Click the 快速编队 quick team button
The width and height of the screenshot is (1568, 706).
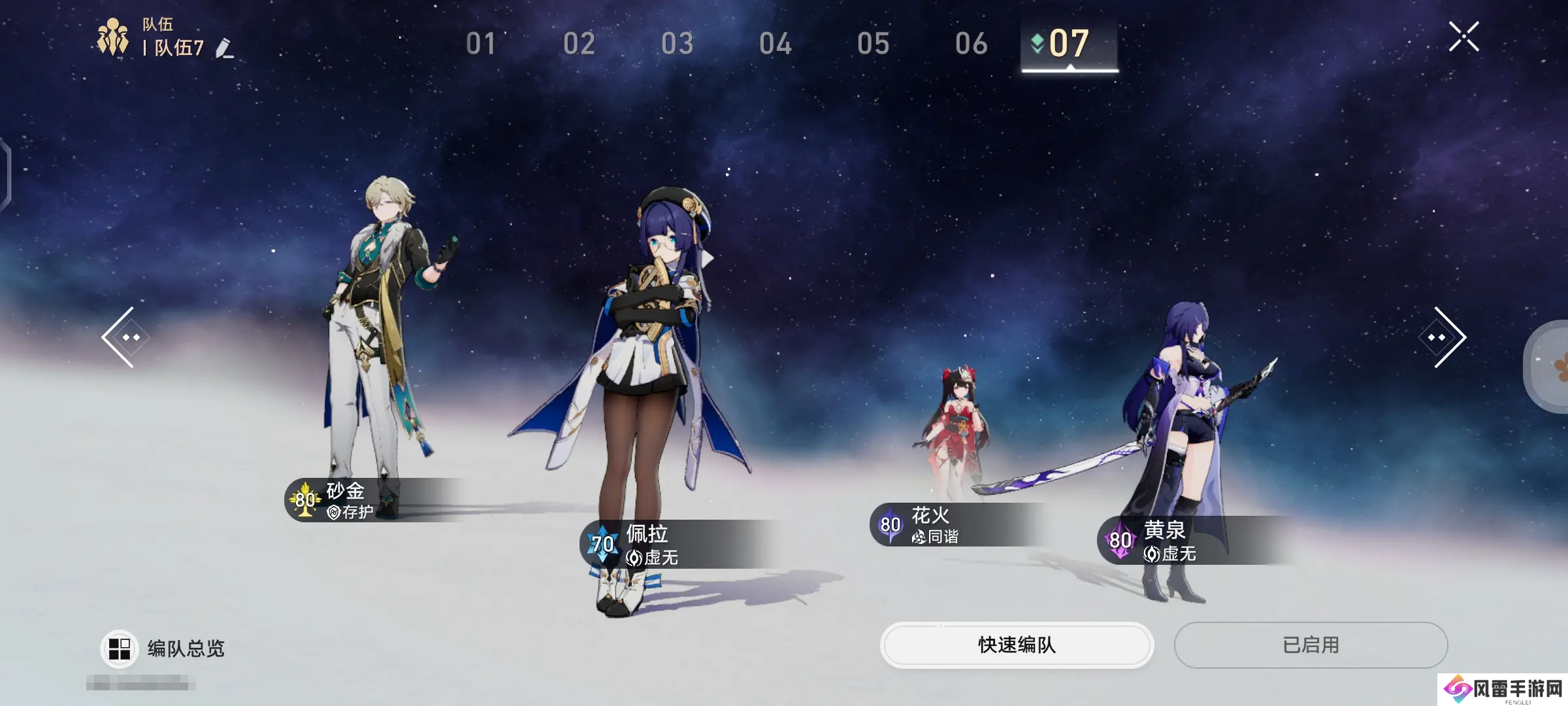pos(1017,645)
